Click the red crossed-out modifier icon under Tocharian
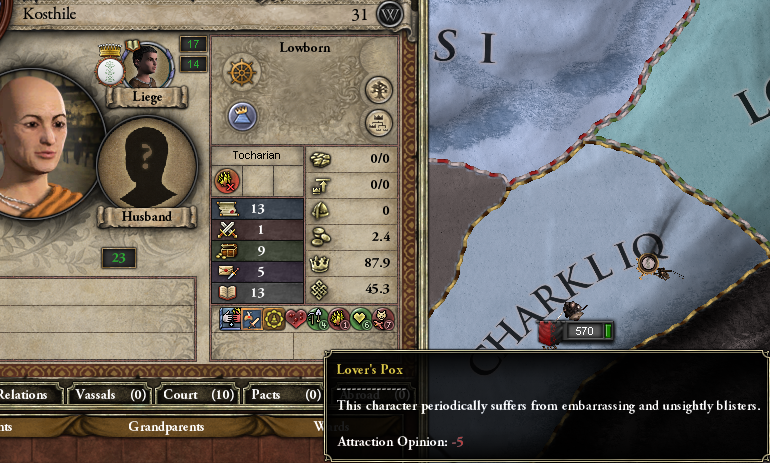The image size is (770, 463). point(227,180)
